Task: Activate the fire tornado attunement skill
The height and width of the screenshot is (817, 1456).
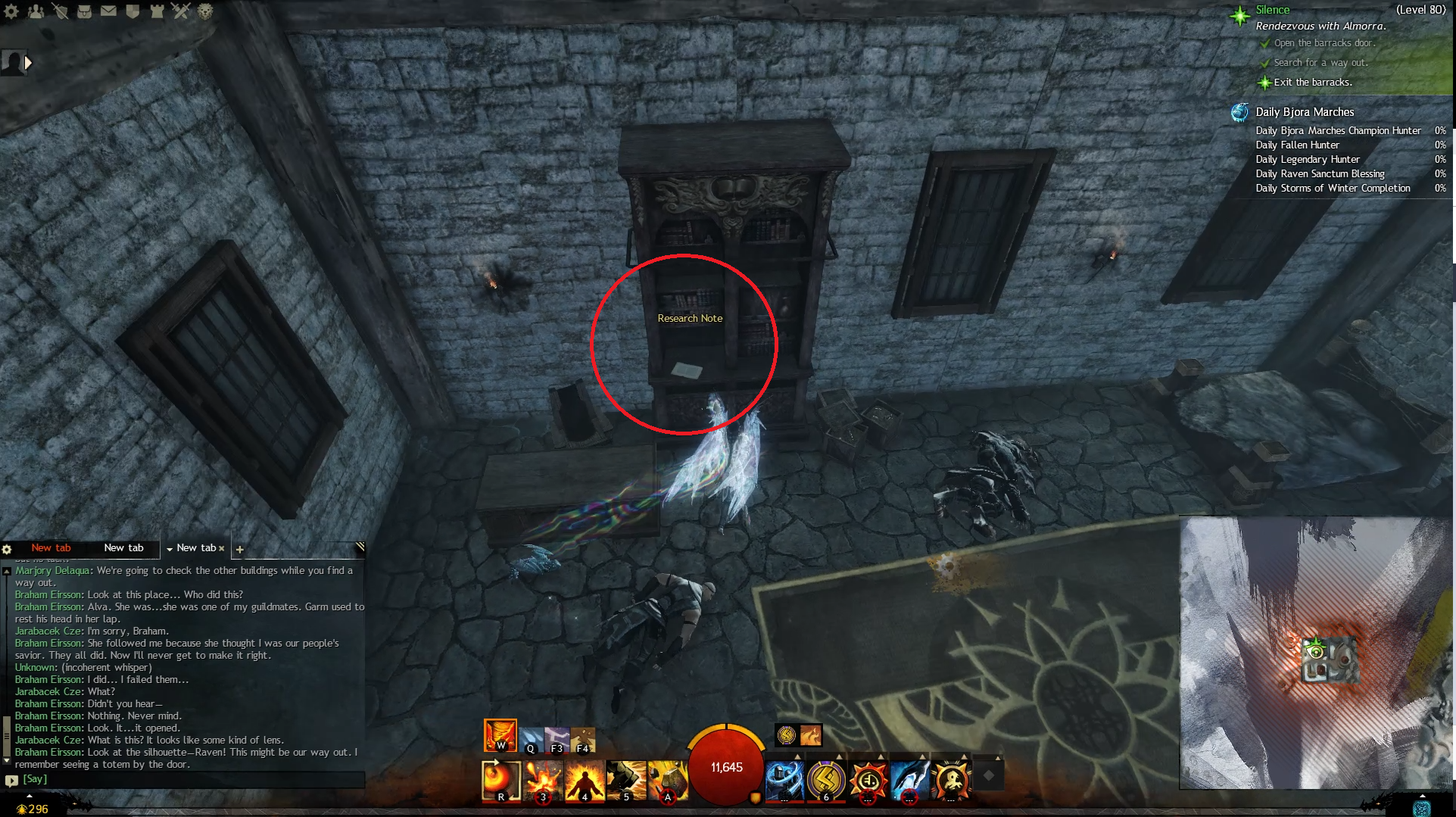Action: (500, 734)
